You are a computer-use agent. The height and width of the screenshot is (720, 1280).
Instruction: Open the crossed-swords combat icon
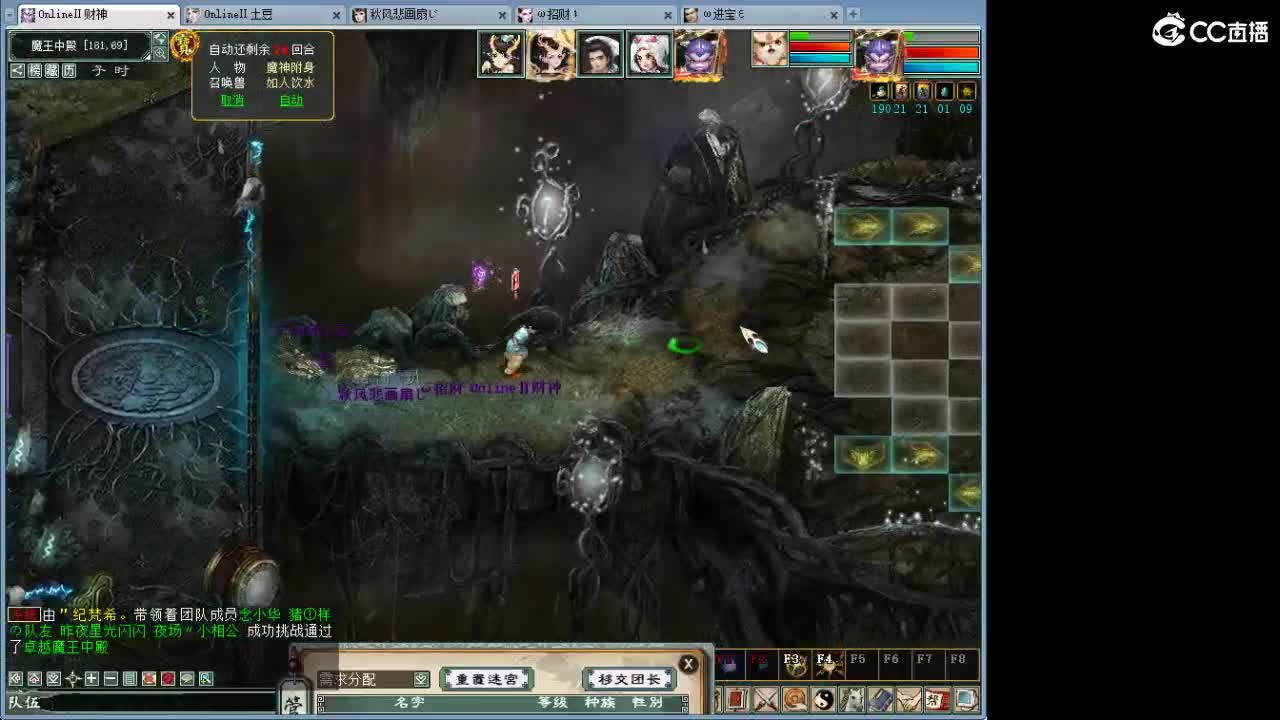coord(768,697)
